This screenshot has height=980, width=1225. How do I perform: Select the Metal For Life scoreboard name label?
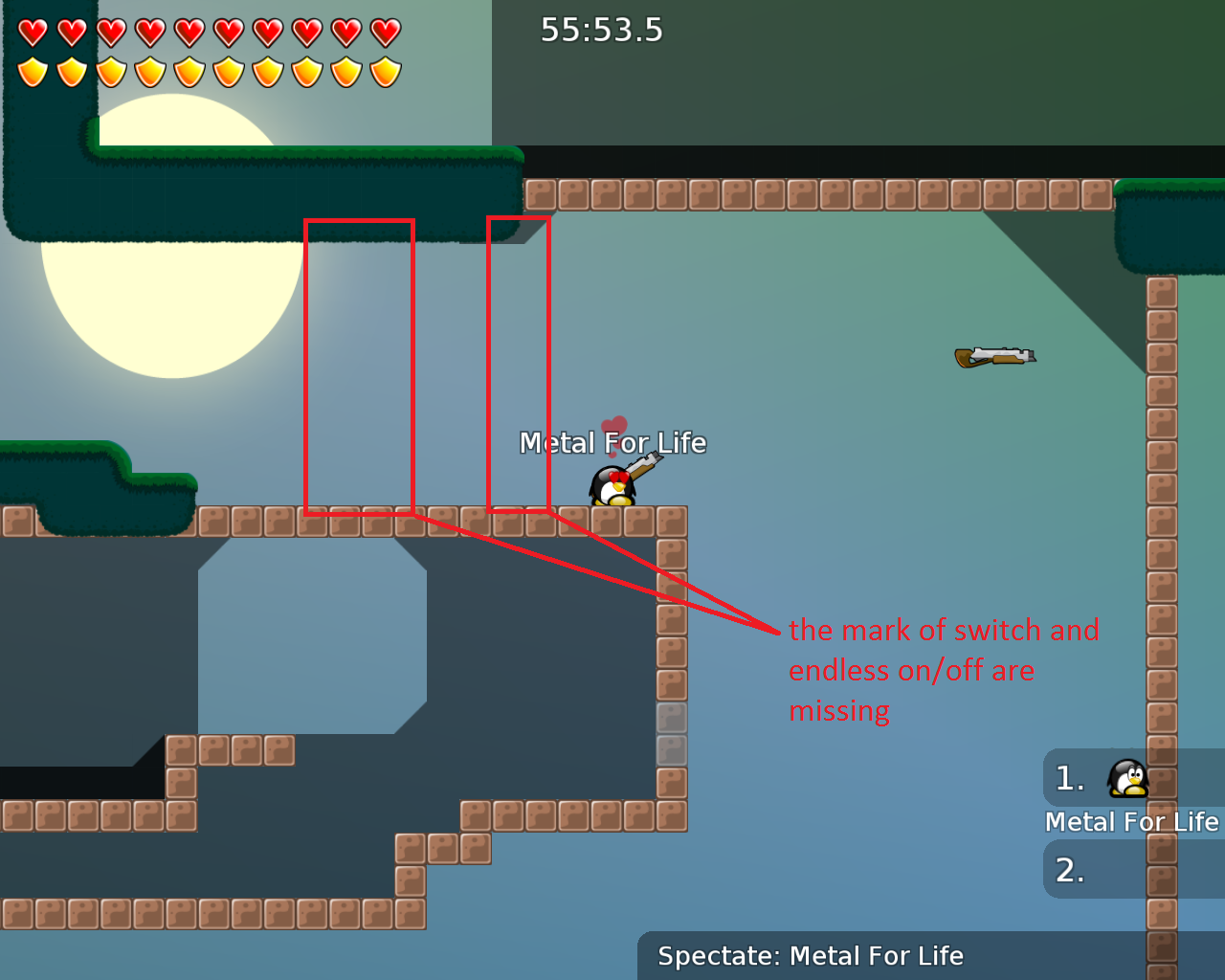pyautogui.click(x=1133, y=821)
